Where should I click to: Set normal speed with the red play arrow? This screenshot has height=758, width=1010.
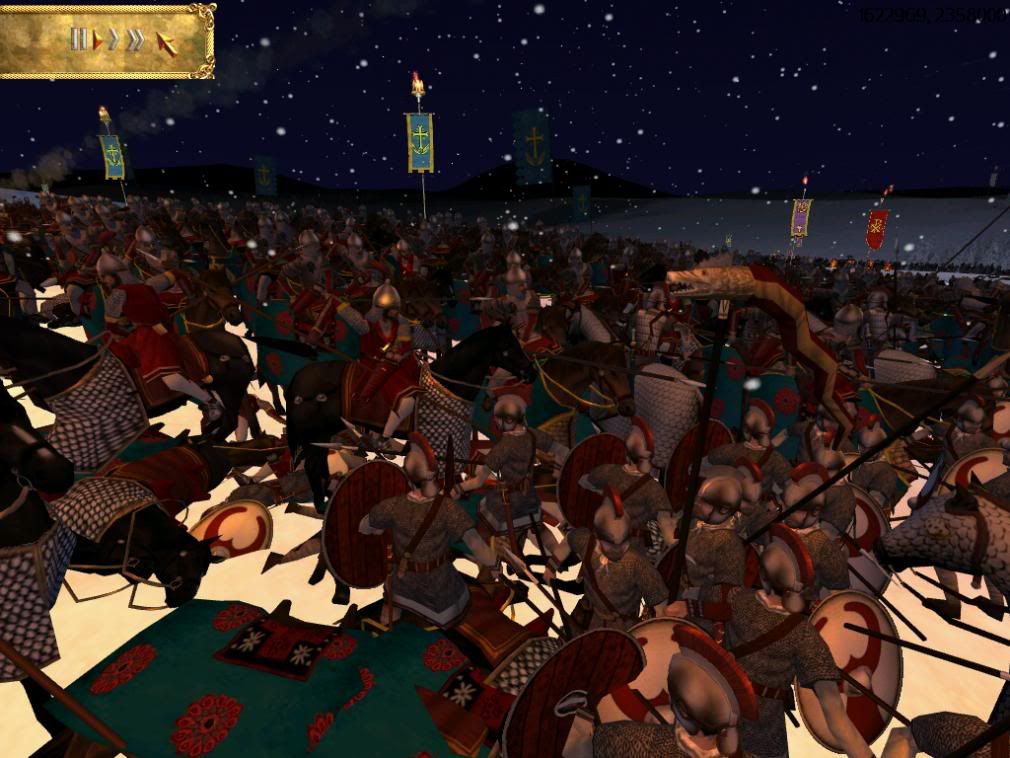click(98, 41)
